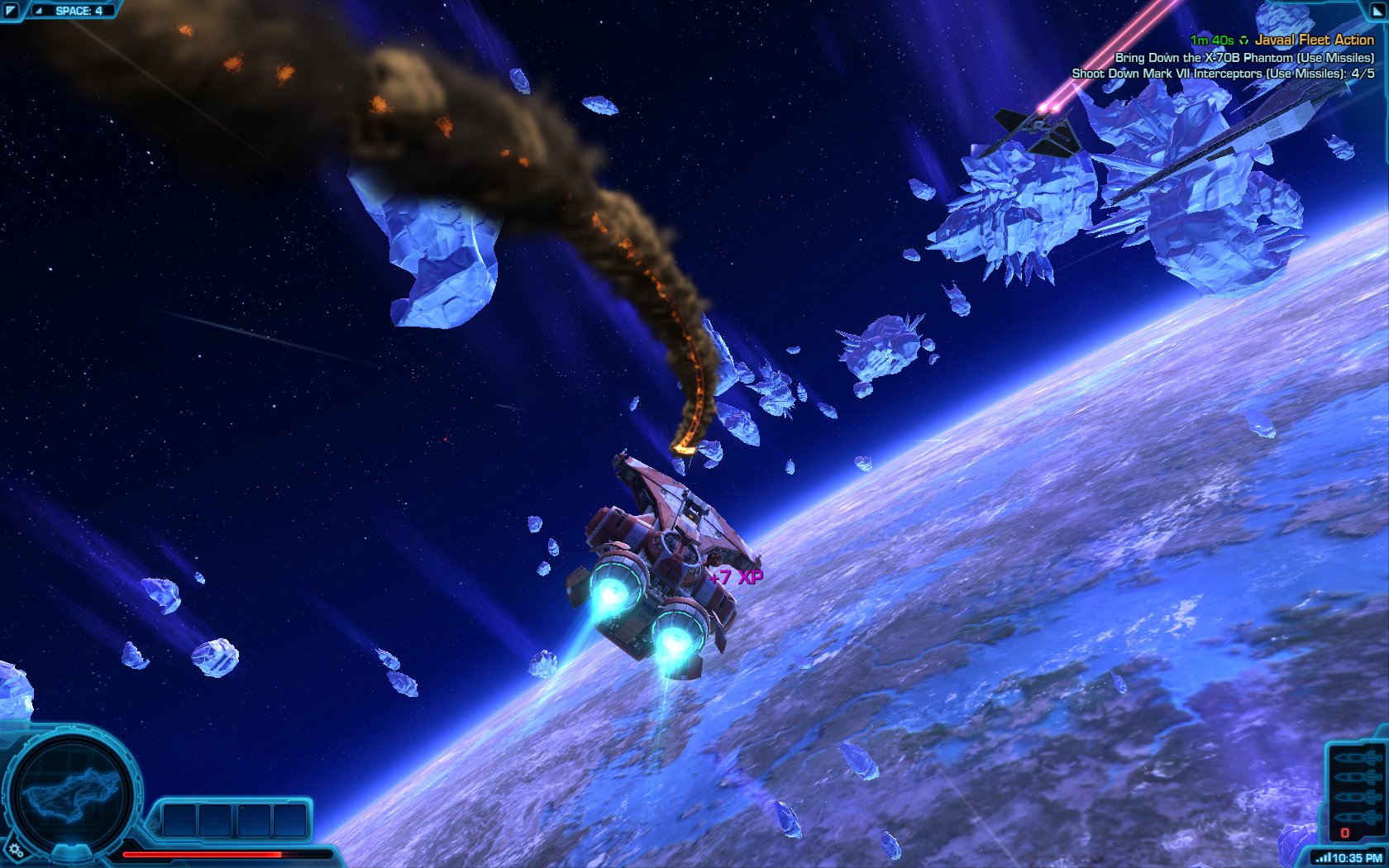Viewport: 1389px width, 868px height.
Task: Expand the chat panel corner arrow
Action: pos(11,11)
